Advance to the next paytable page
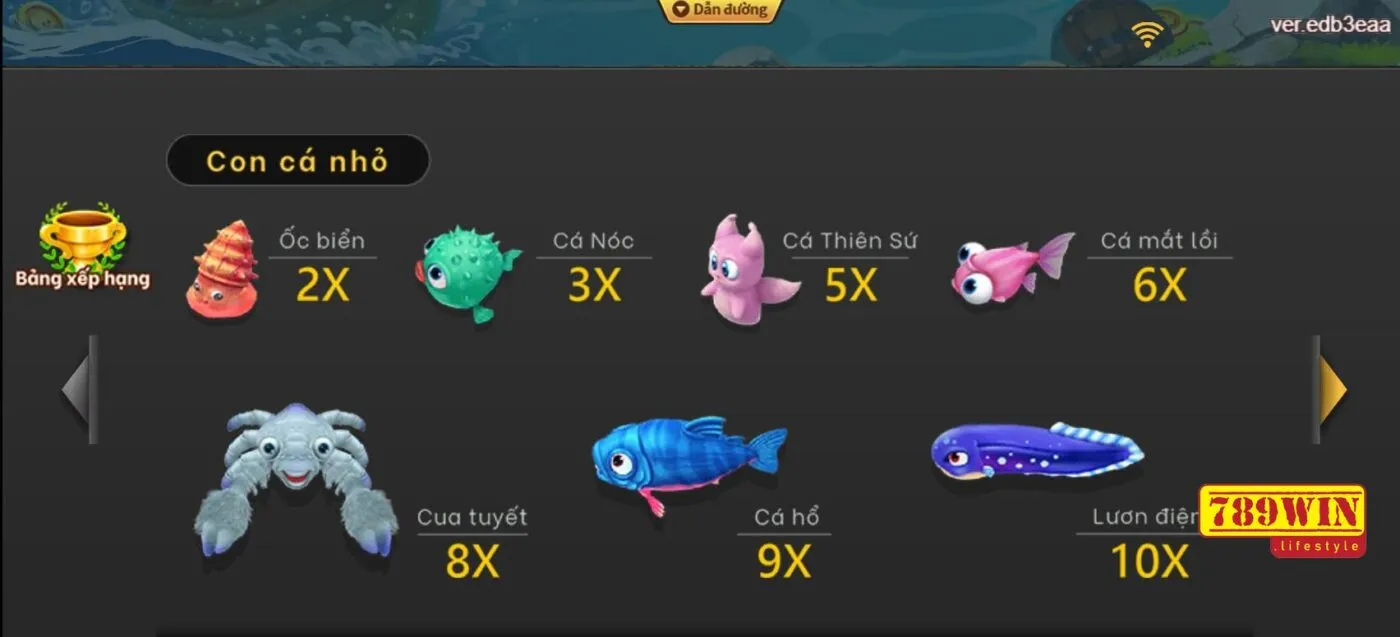1400x637 pixels. tap(1331, 389)
